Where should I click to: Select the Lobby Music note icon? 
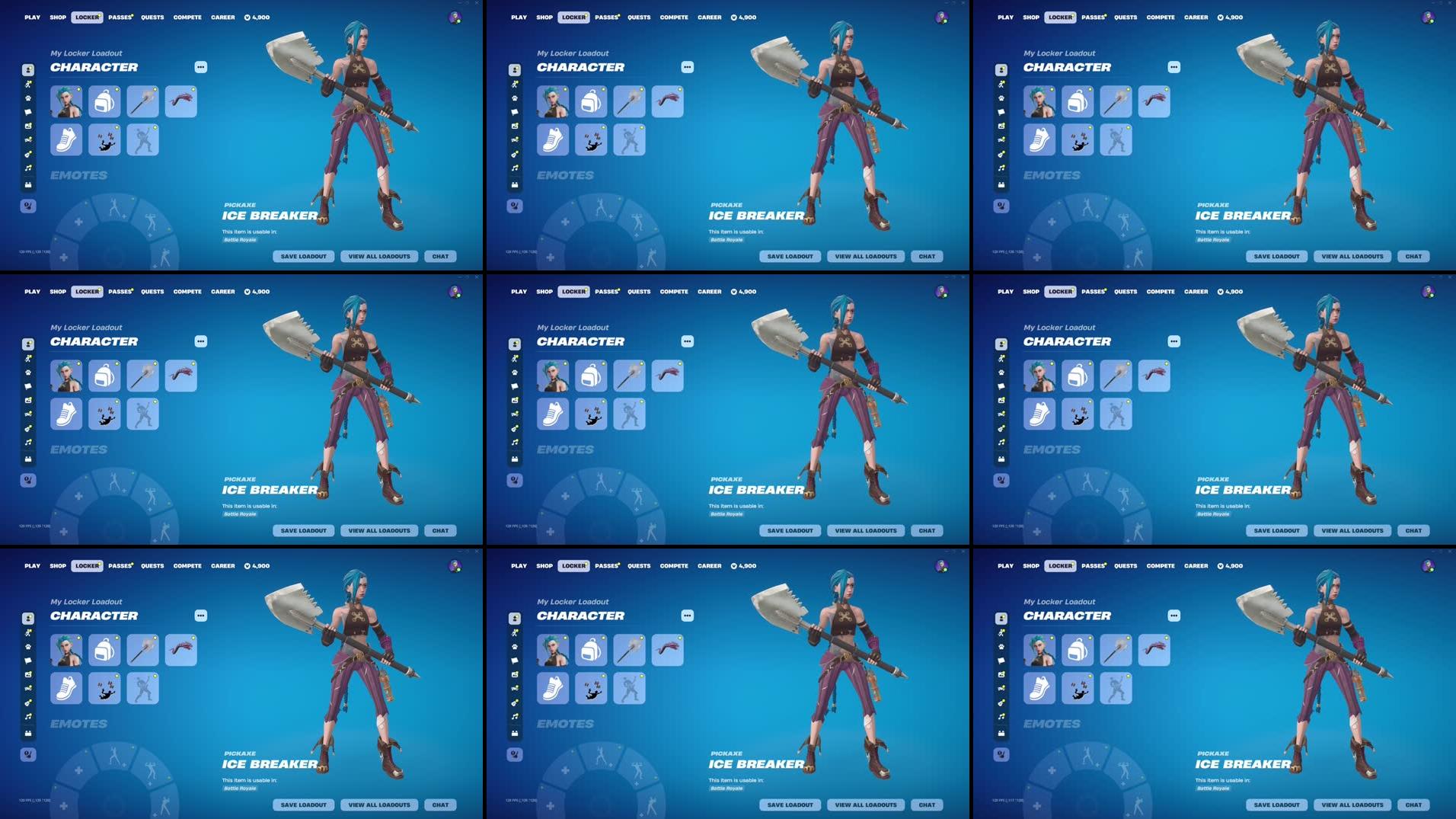27,166
